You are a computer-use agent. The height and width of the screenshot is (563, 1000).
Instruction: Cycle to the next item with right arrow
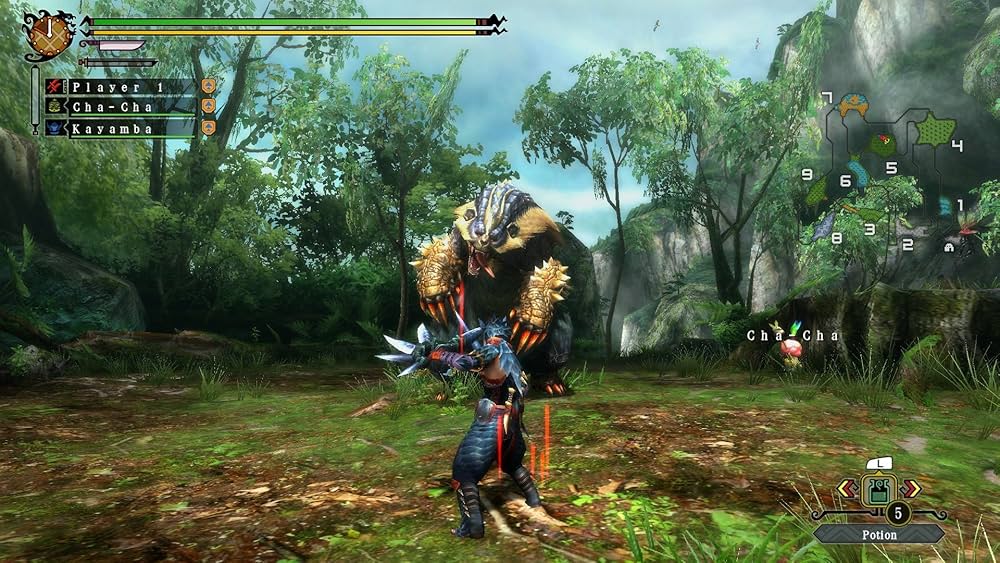[x=910, y=489]
